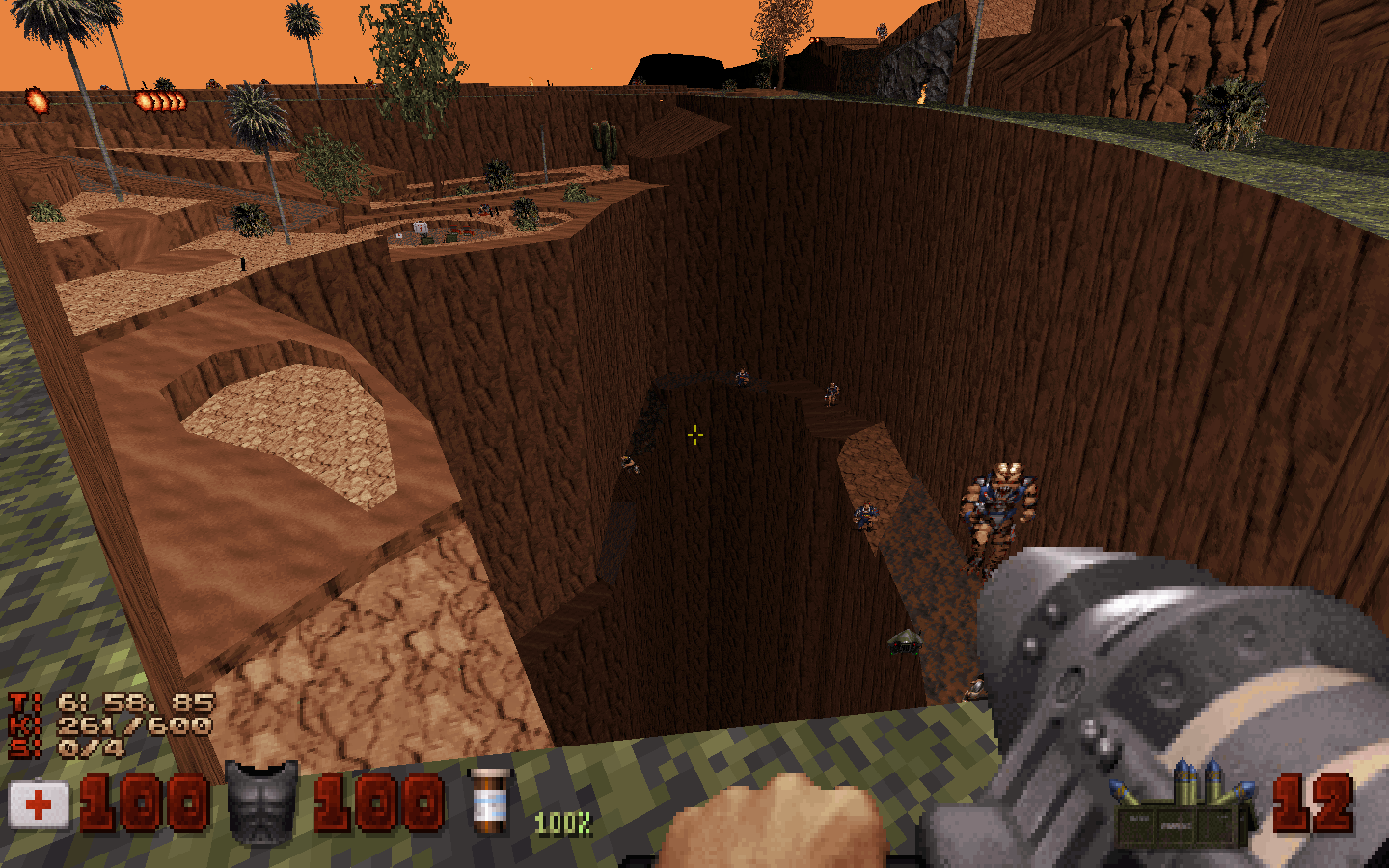Click the medkit health icon
Viewport: 1389px width, 868px height.
point(39,802)
